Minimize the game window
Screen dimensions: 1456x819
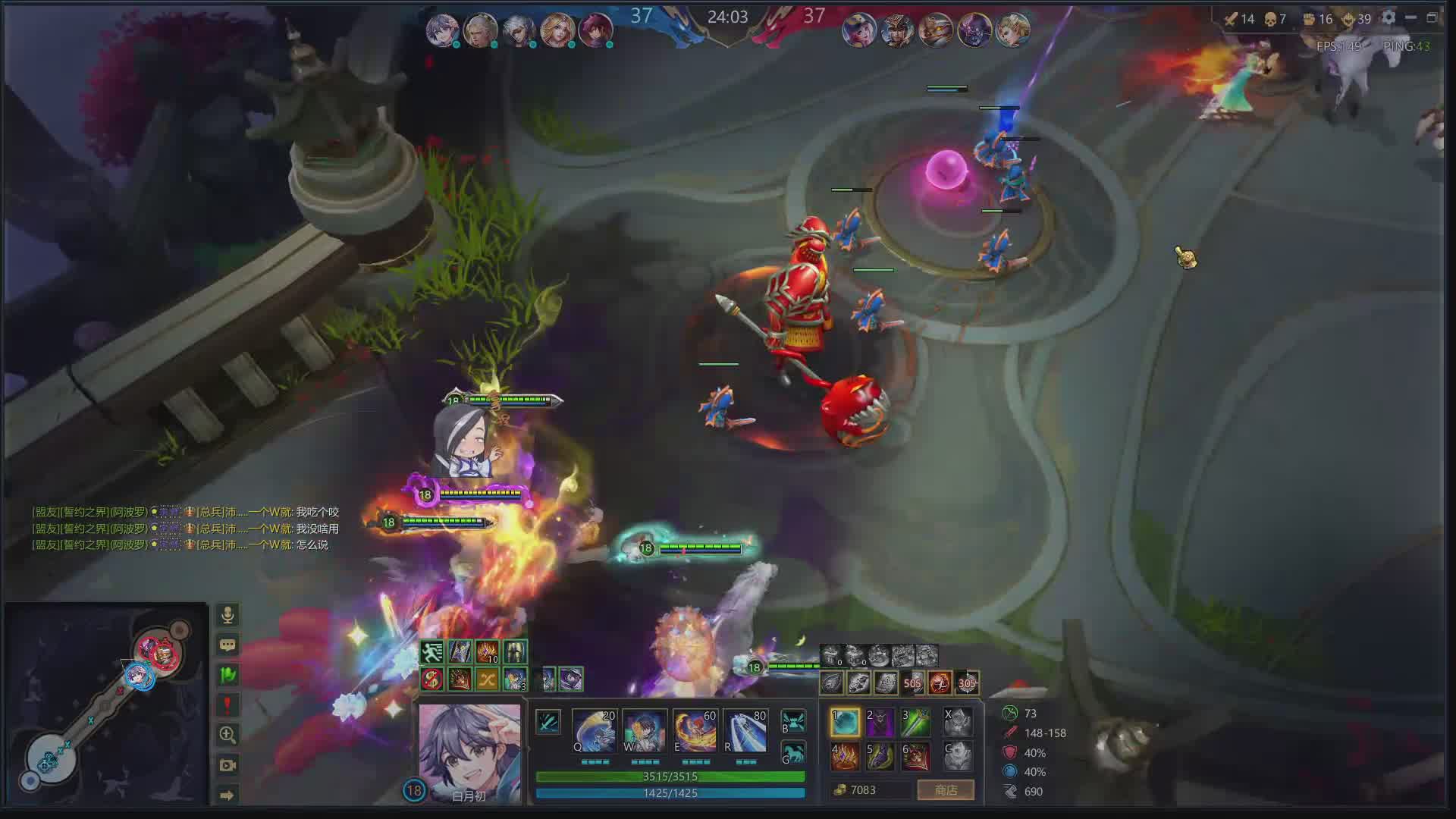click(x=1410, y=18)
